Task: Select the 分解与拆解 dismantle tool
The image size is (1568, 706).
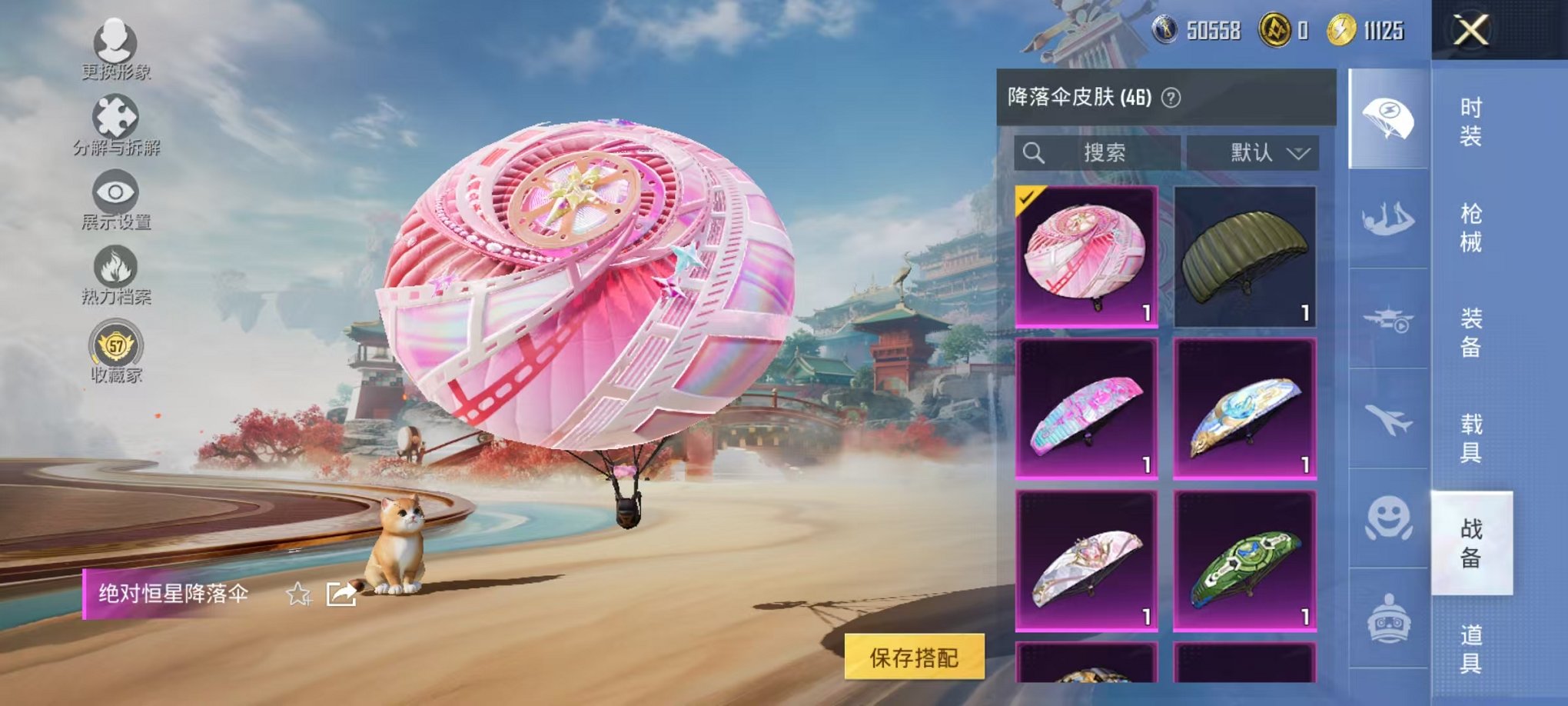Action: (115, 115)
